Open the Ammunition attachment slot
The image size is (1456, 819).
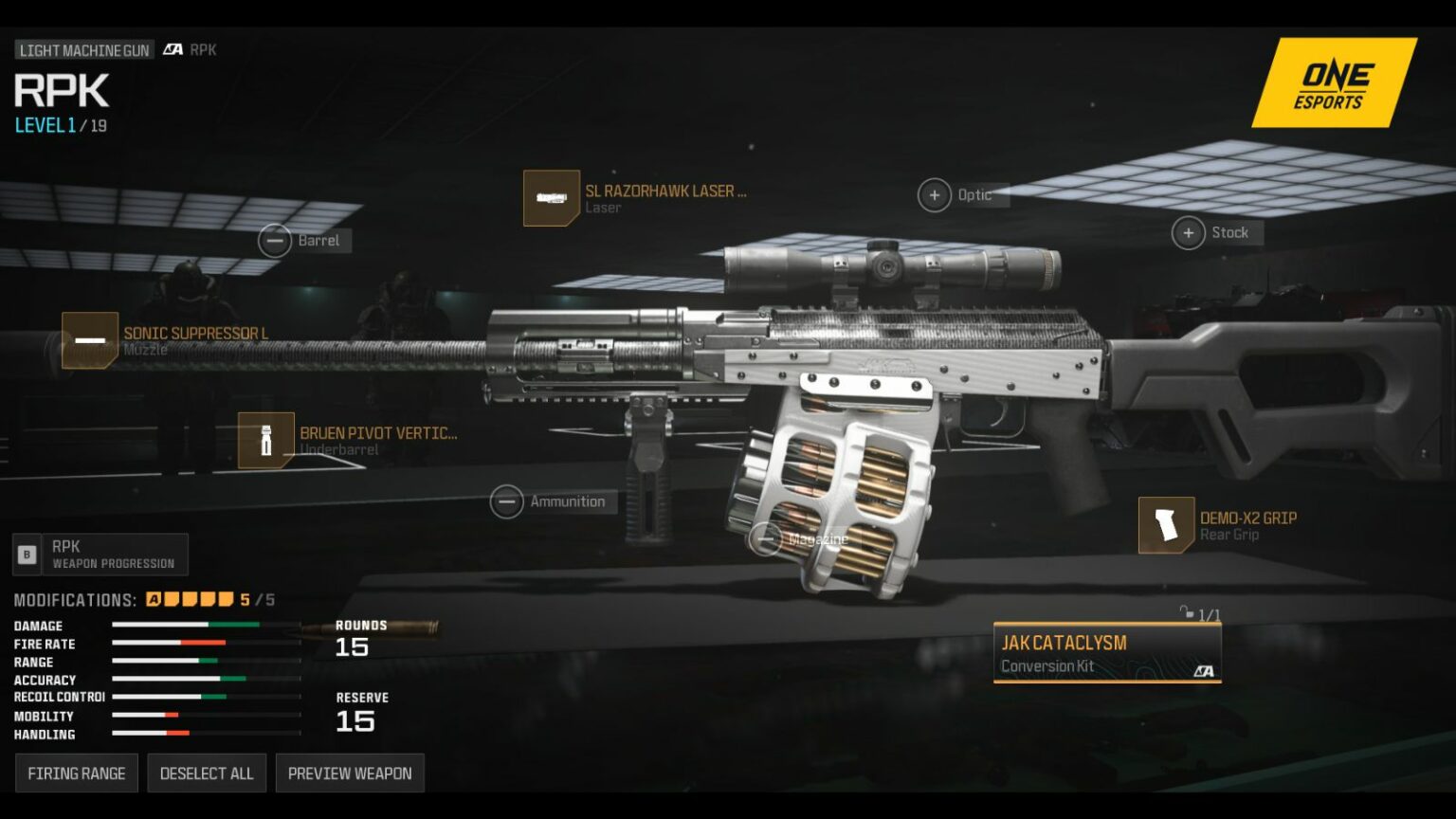pos(506,501)
